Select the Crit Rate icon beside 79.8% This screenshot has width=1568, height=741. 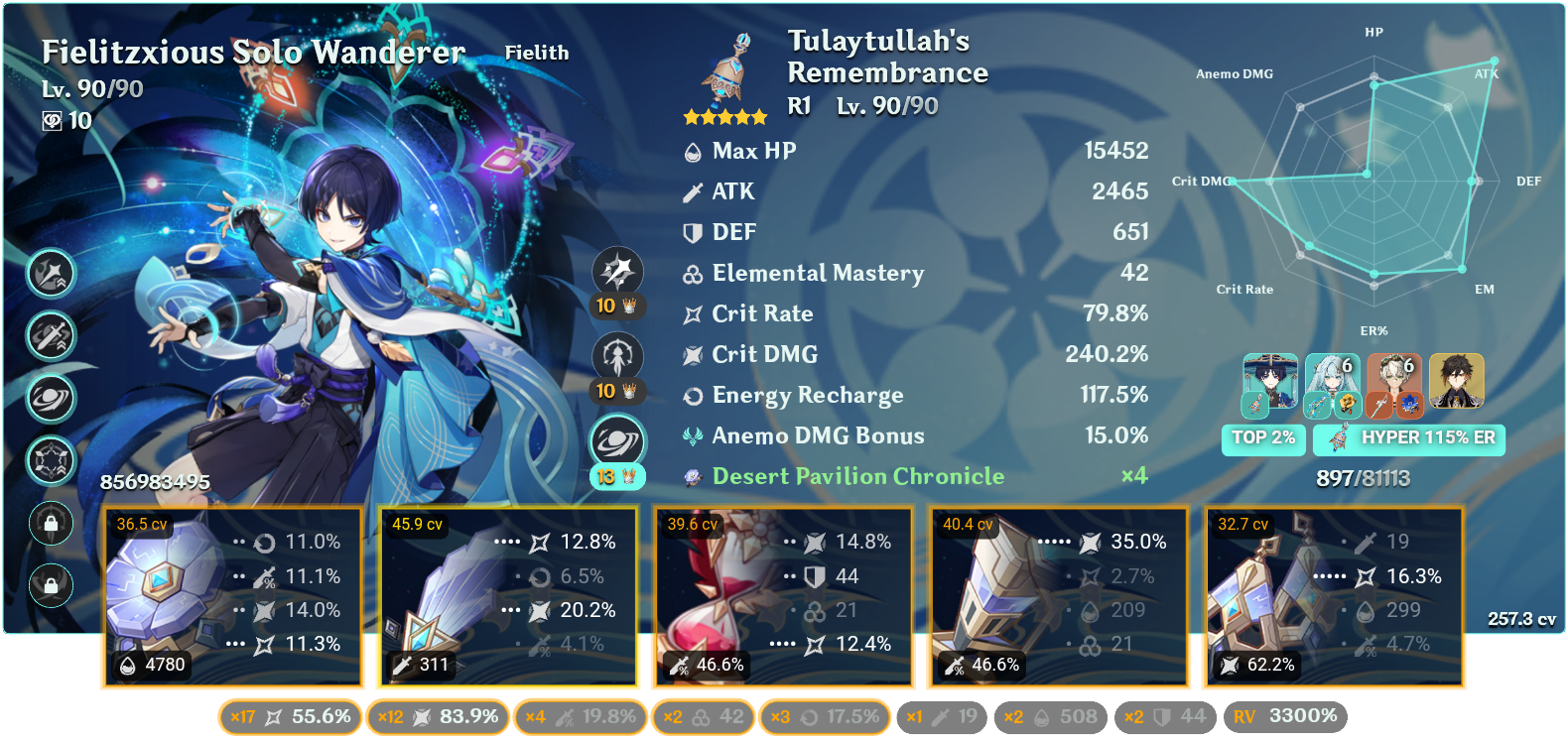(x=692, y=313)
